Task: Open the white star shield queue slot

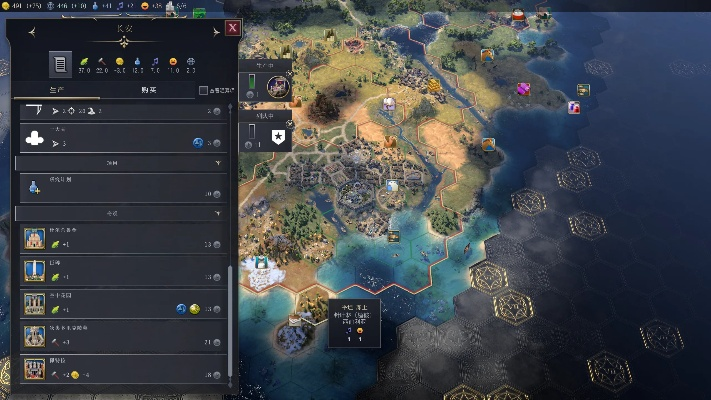Action: coord(279,135)
